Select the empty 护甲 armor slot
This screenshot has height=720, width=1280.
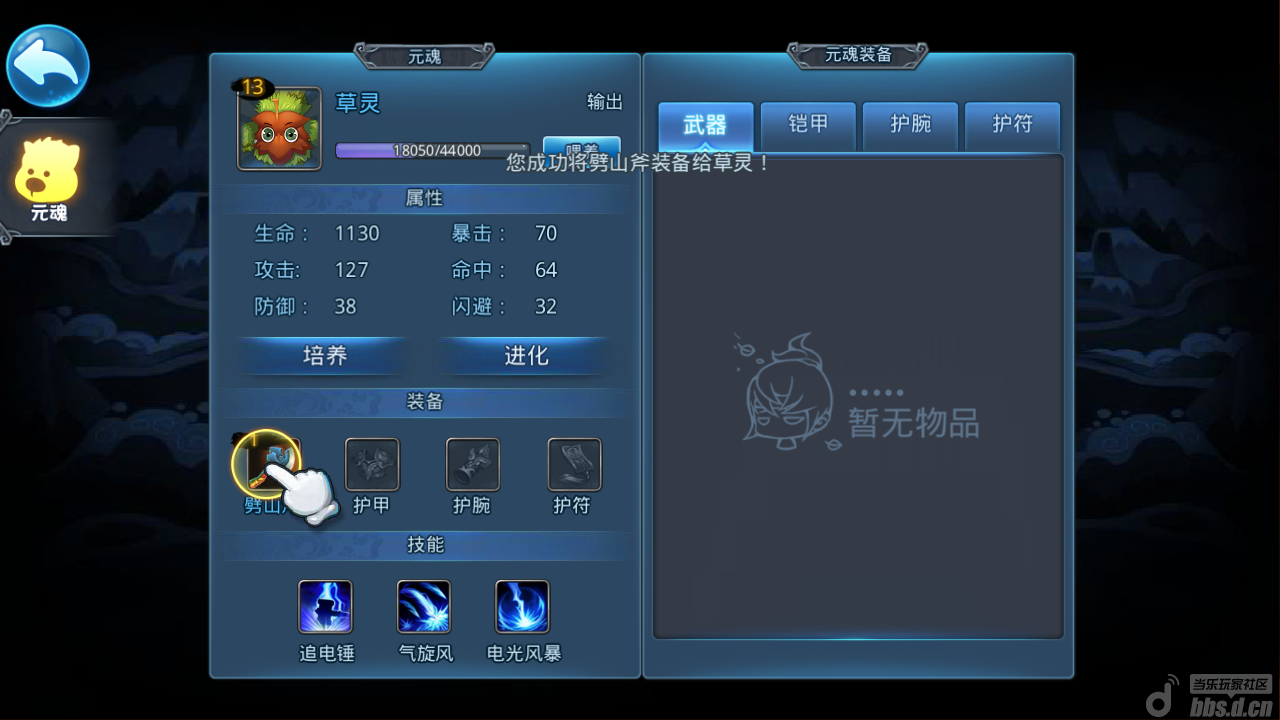tap(372, 465)
